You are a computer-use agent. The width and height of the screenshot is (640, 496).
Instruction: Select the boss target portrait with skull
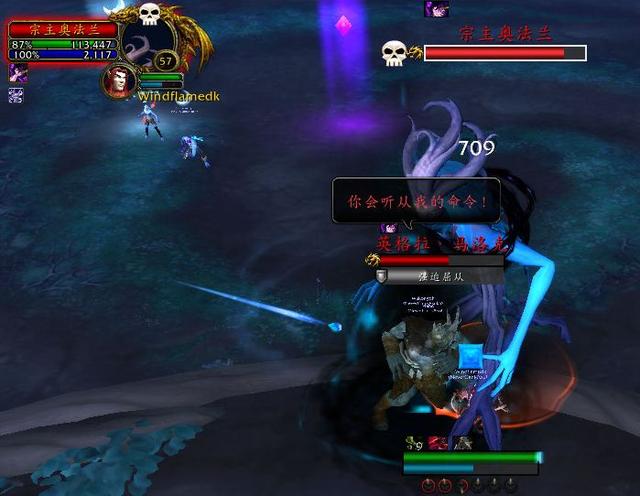click(152, 42)
